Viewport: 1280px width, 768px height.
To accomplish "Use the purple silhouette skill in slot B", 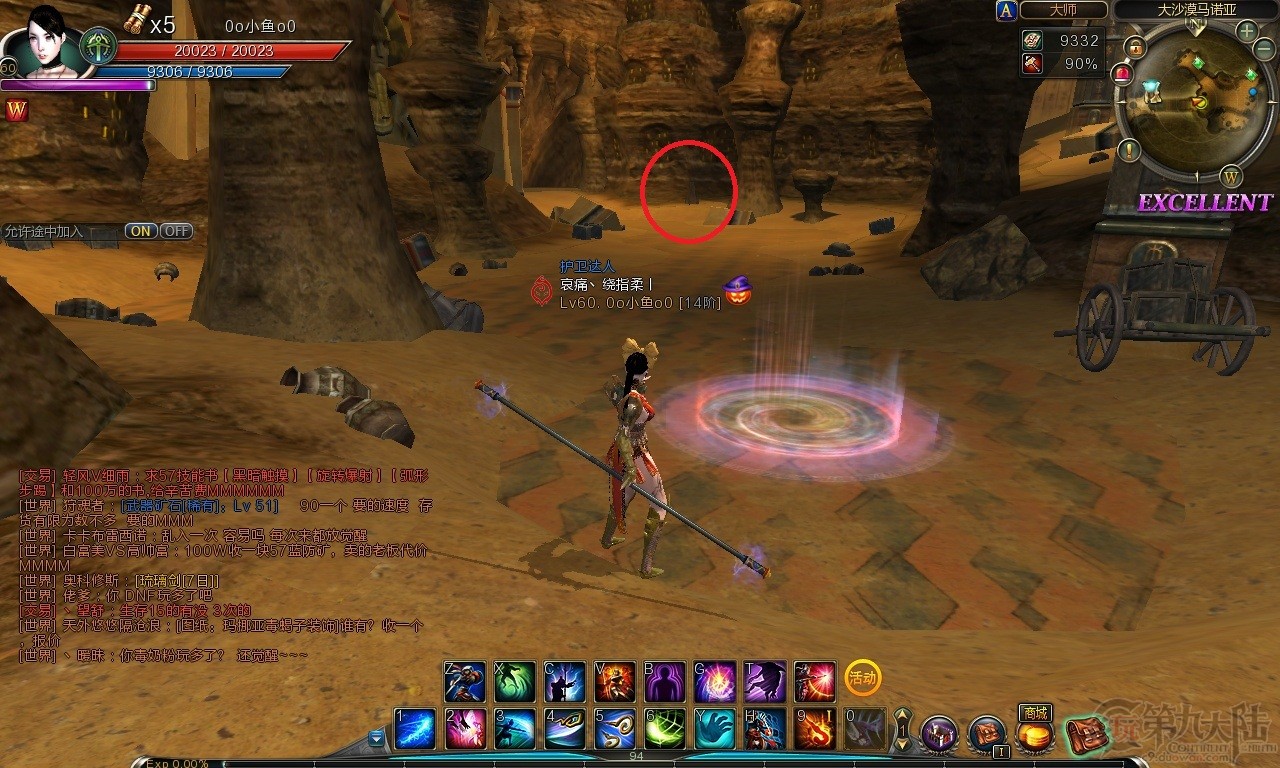I will point(664,682).
